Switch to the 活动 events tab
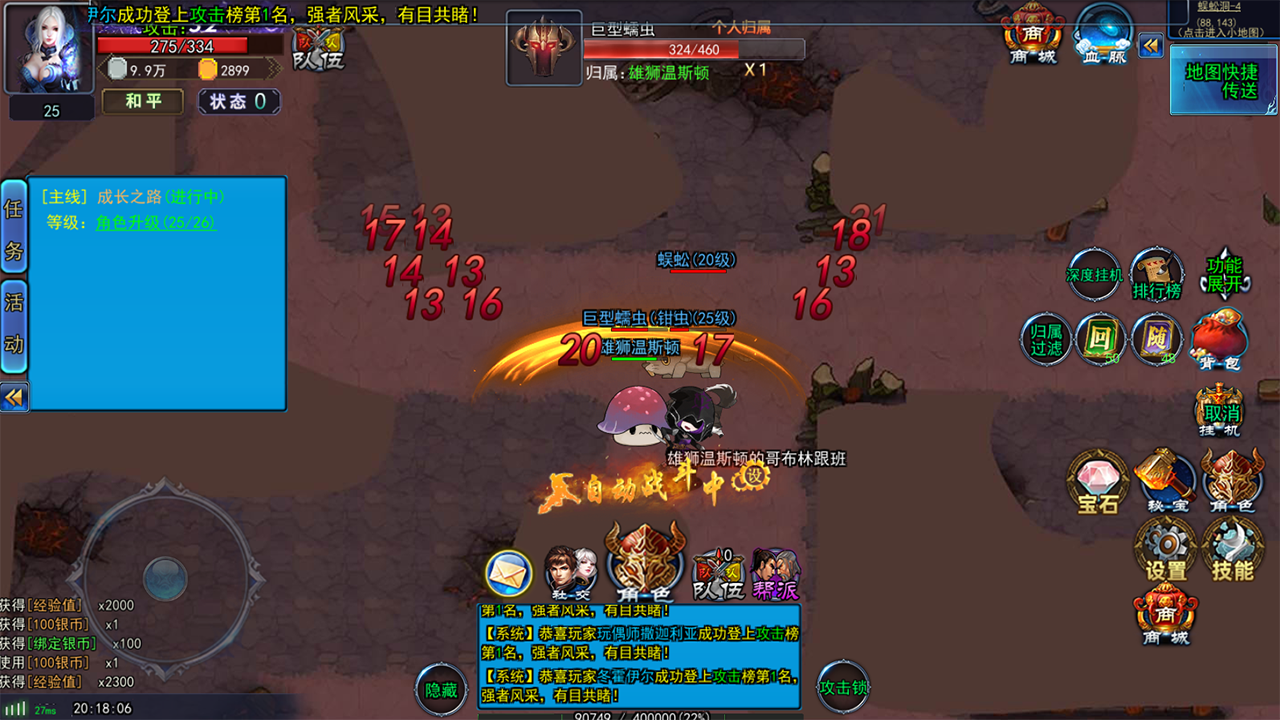Screen dimensions: 1280x720 pos(14,322)
